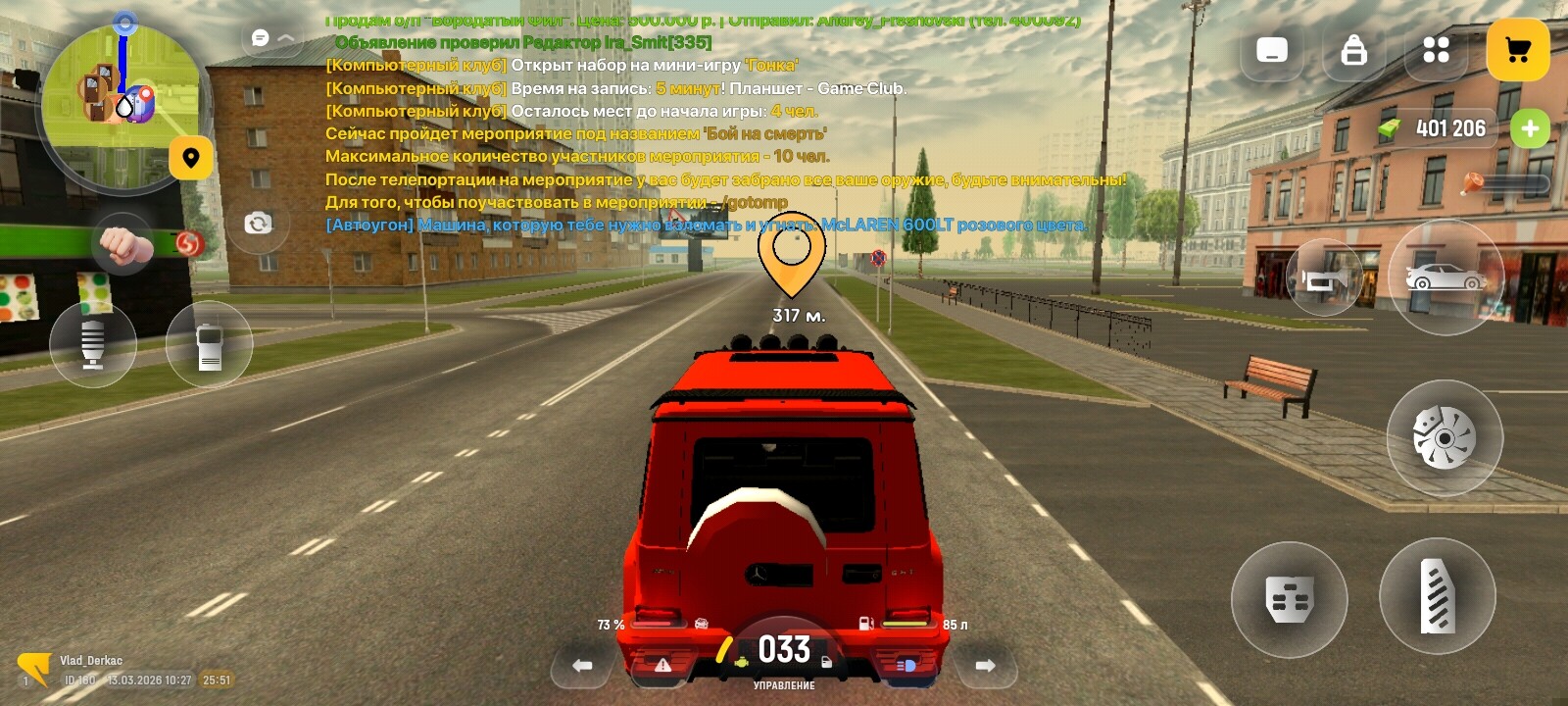Open the backpack inventory
The height and width of the screenshot is (706, 1568).
(x=1354, y=50)
